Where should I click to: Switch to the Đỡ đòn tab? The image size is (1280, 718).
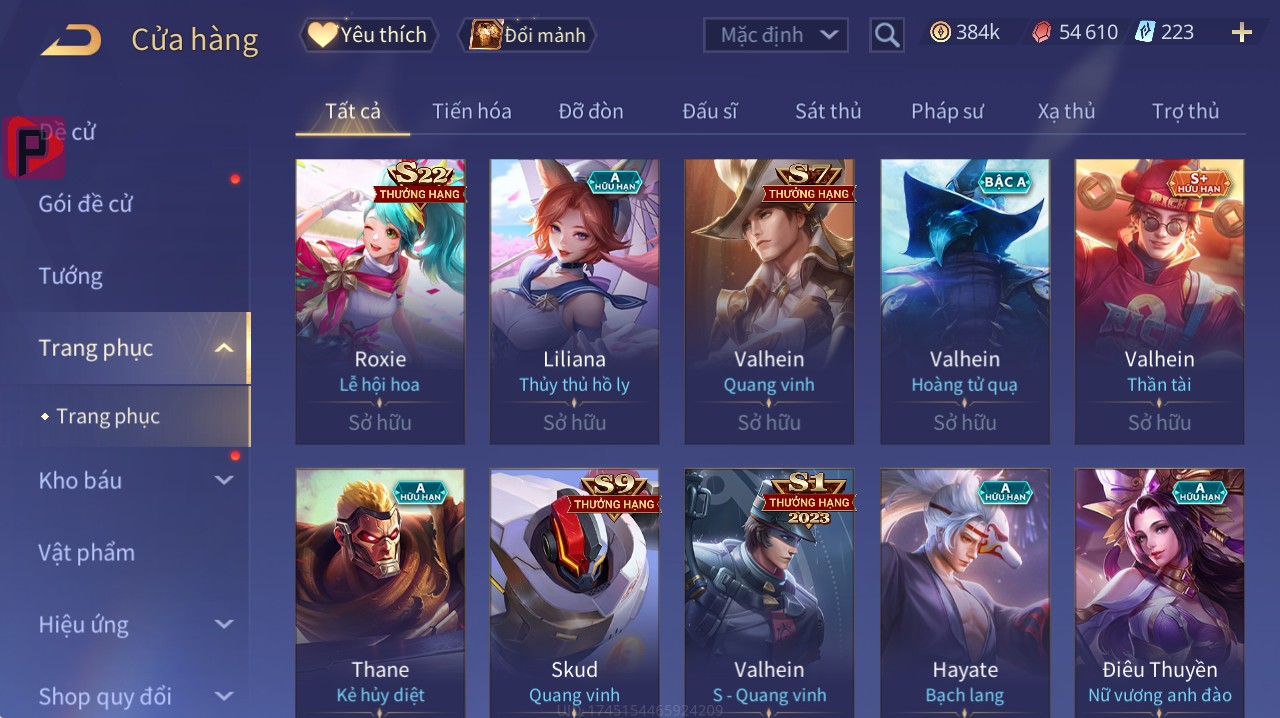point(590,111)
